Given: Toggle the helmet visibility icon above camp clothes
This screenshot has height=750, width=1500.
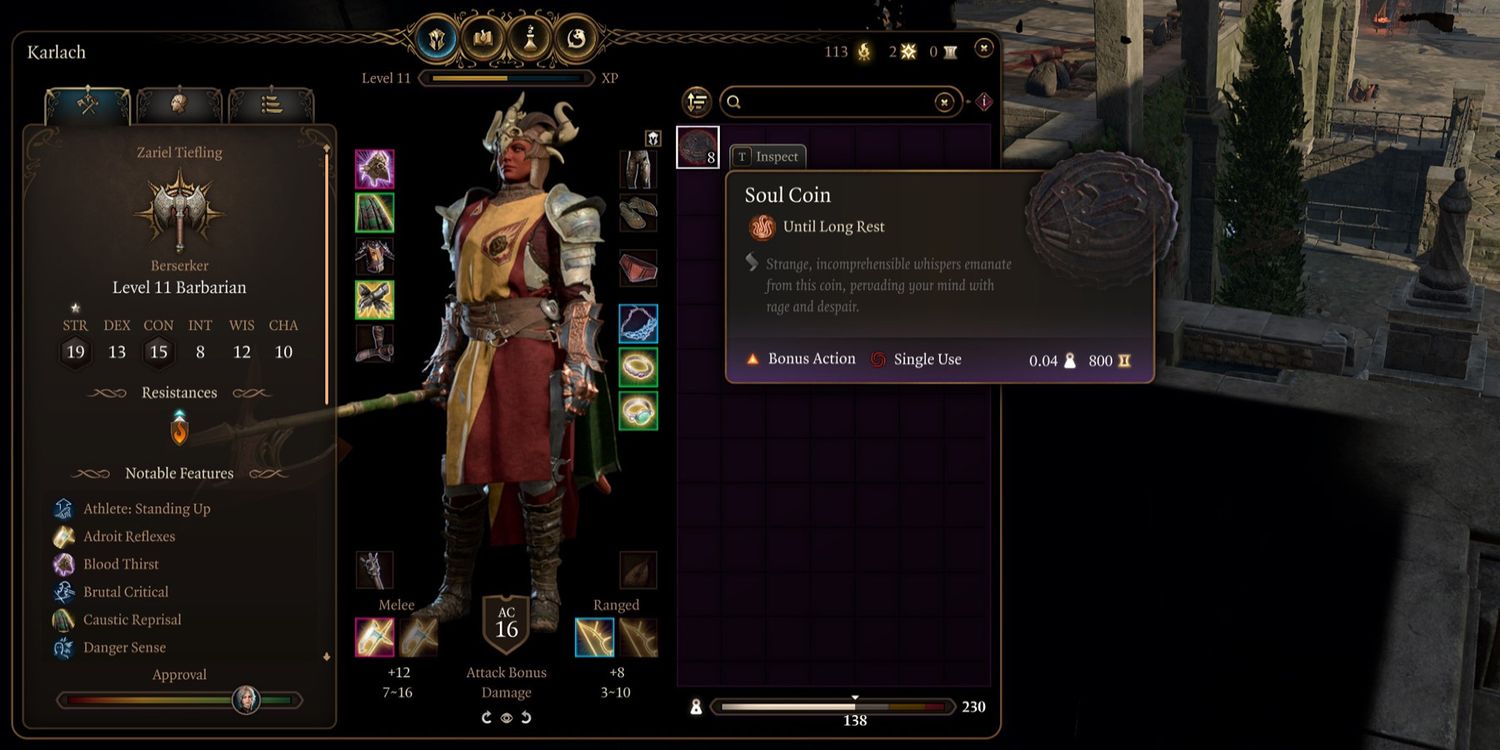Looking at the screenshot, I should (653, 138).
